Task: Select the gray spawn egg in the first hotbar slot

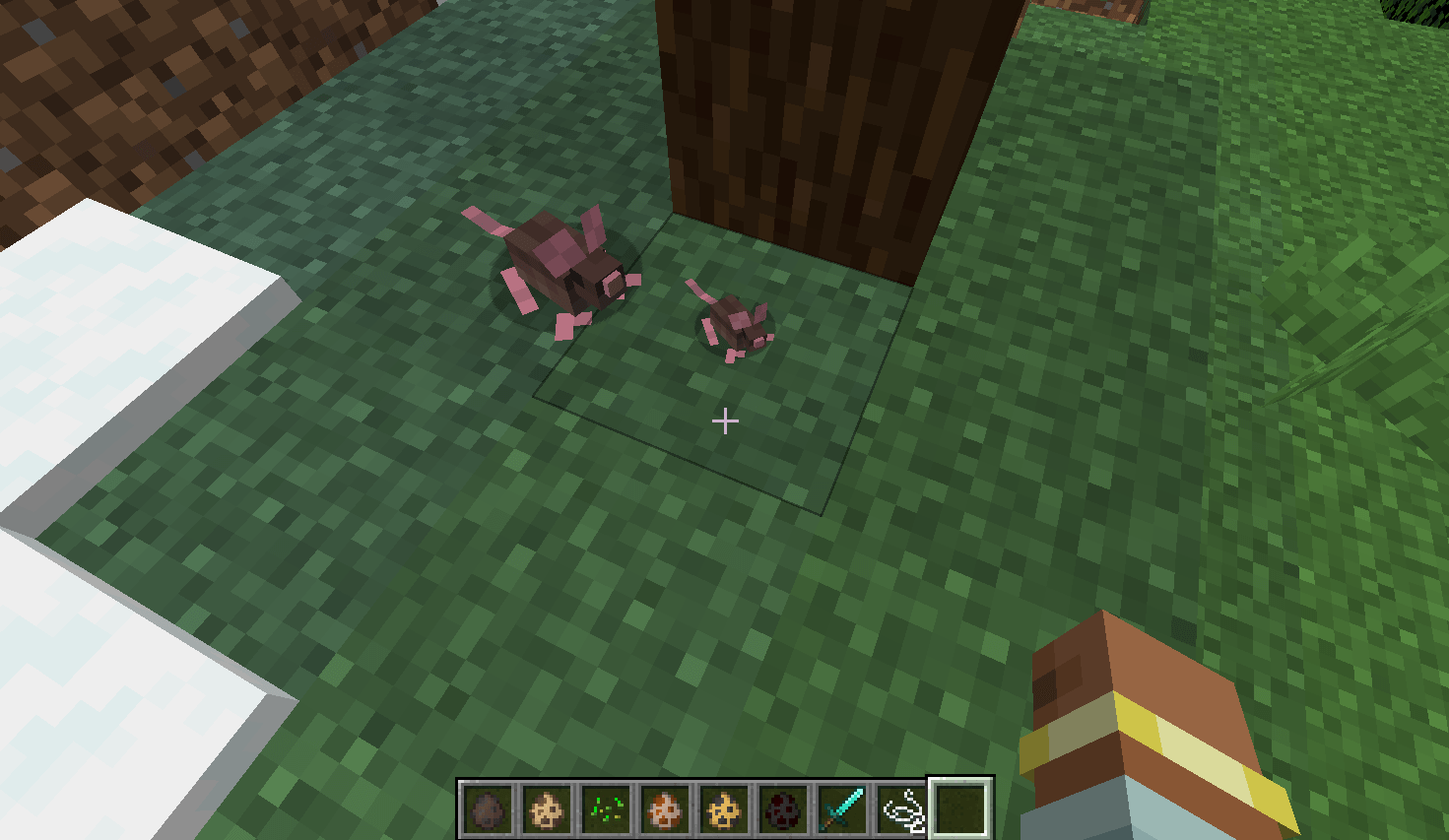Action: [485, 808]
